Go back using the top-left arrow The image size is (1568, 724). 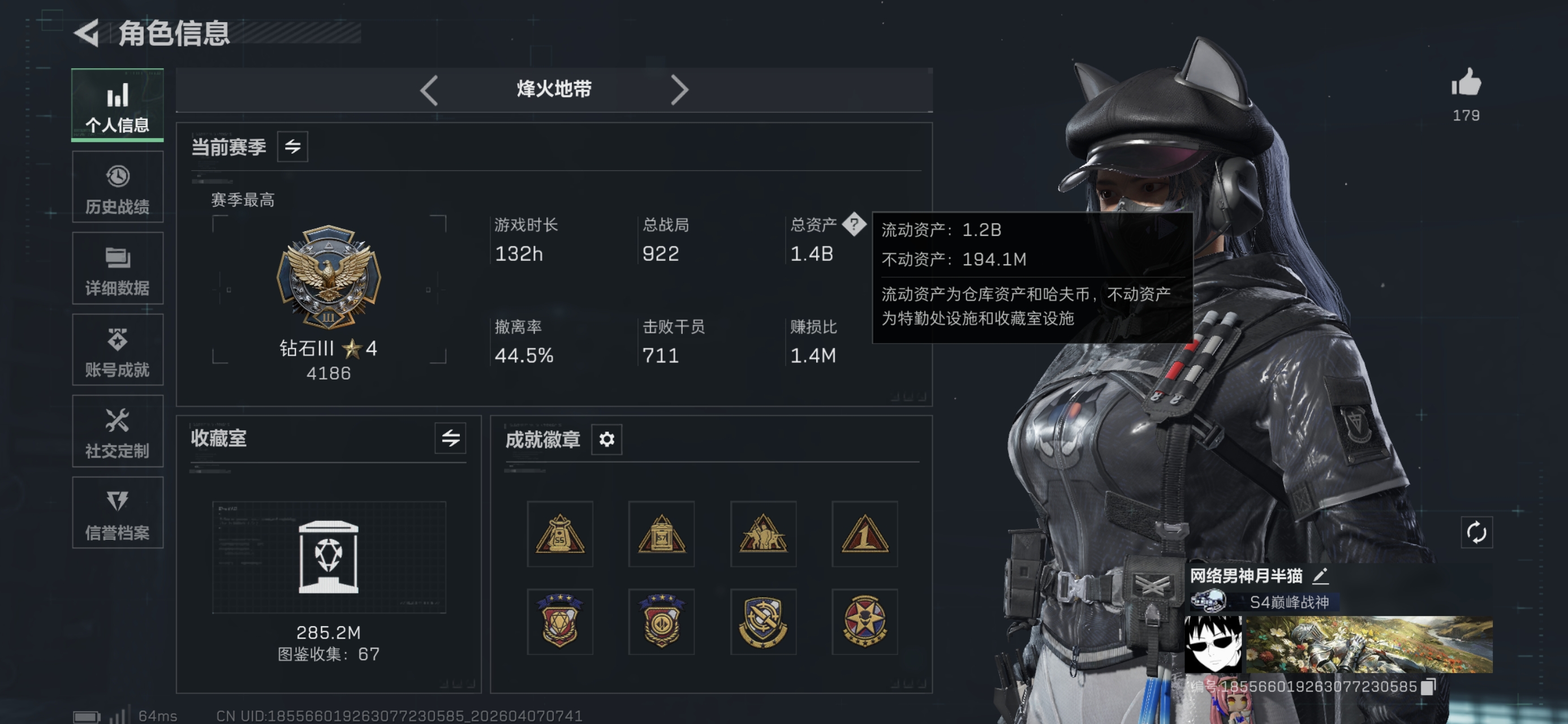[87, 33]
